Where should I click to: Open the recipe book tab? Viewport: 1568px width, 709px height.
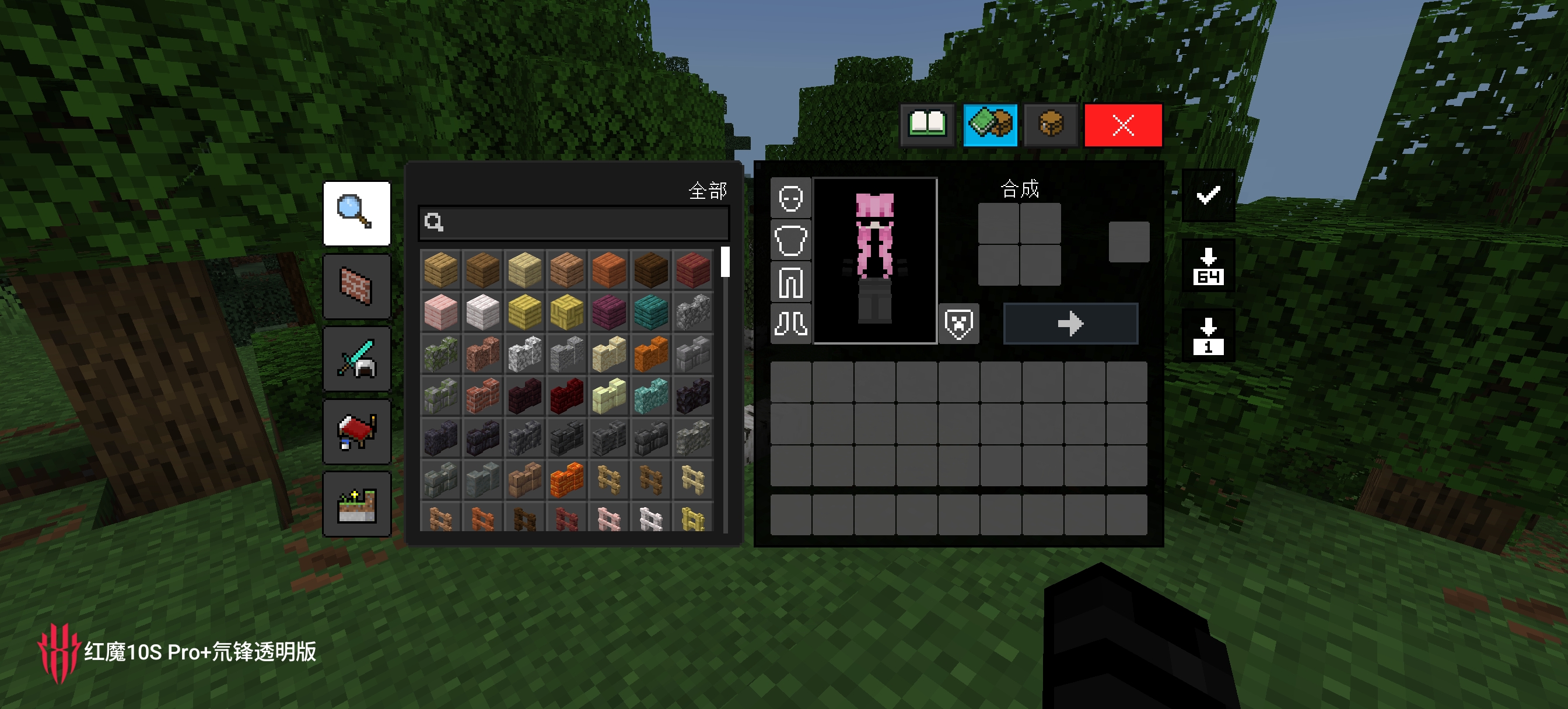click(926, 125)
